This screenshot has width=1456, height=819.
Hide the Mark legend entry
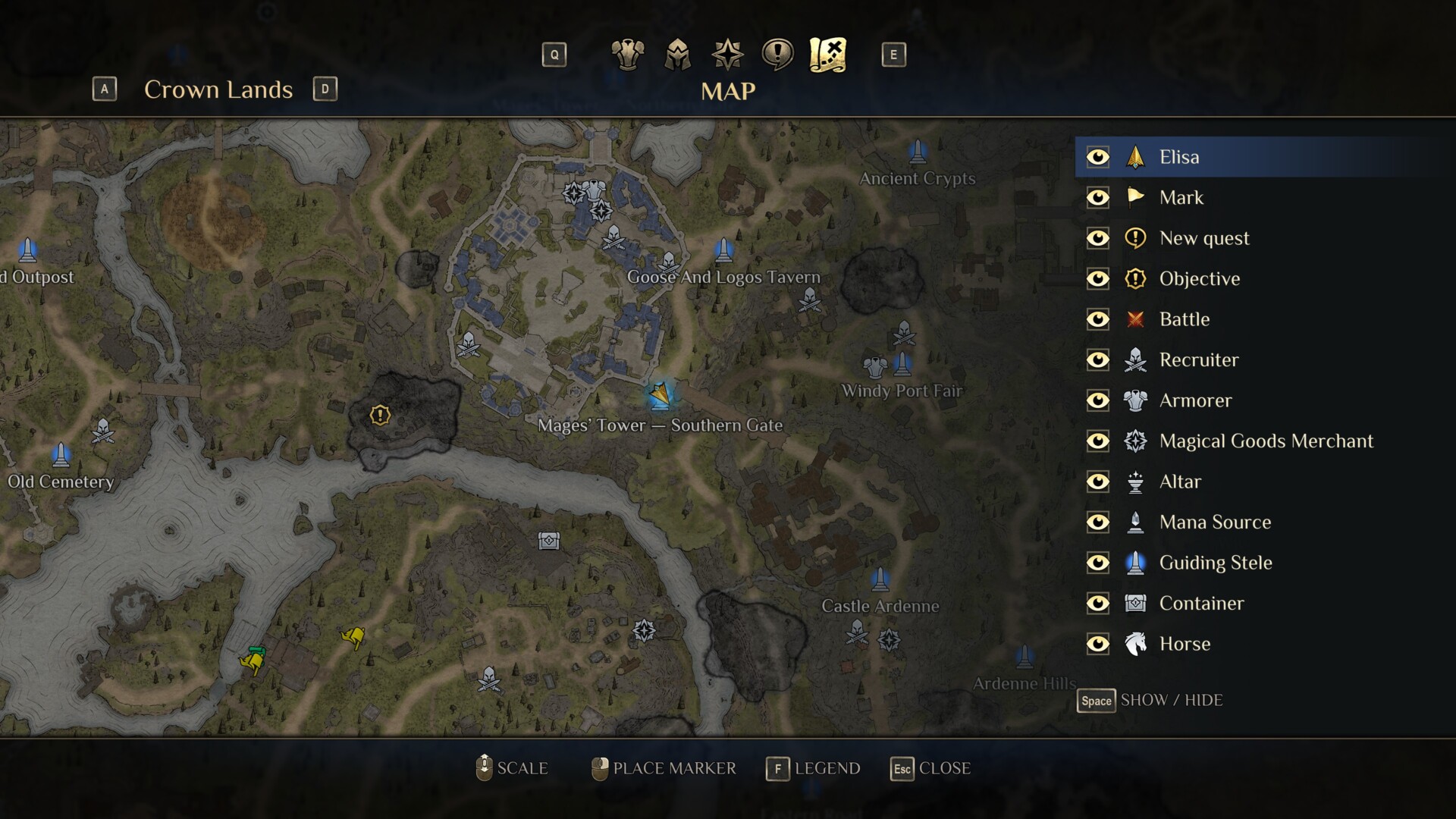point(1097,198)
